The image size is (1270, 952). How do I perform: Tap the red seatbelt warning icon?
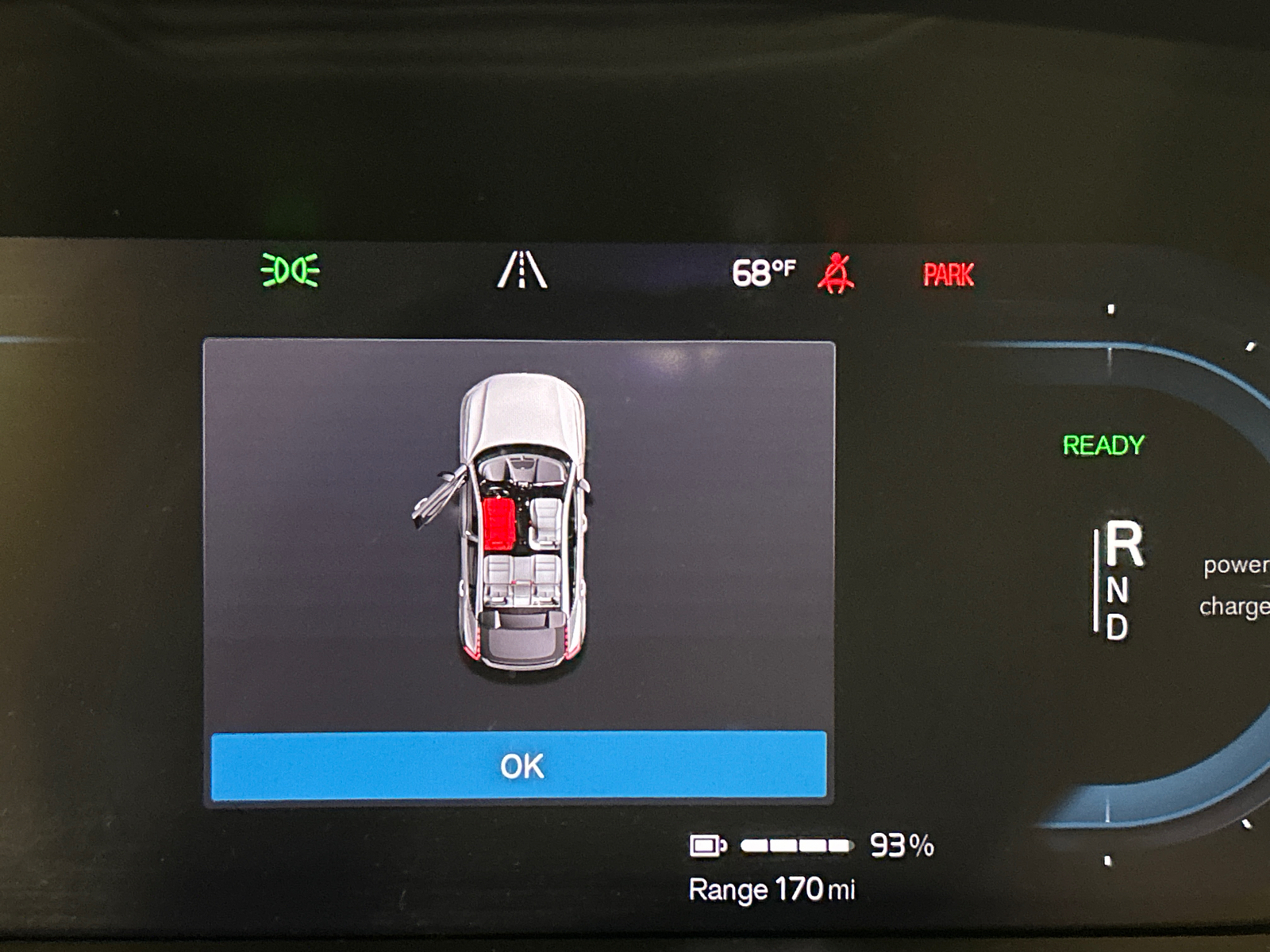pos(836,273)
